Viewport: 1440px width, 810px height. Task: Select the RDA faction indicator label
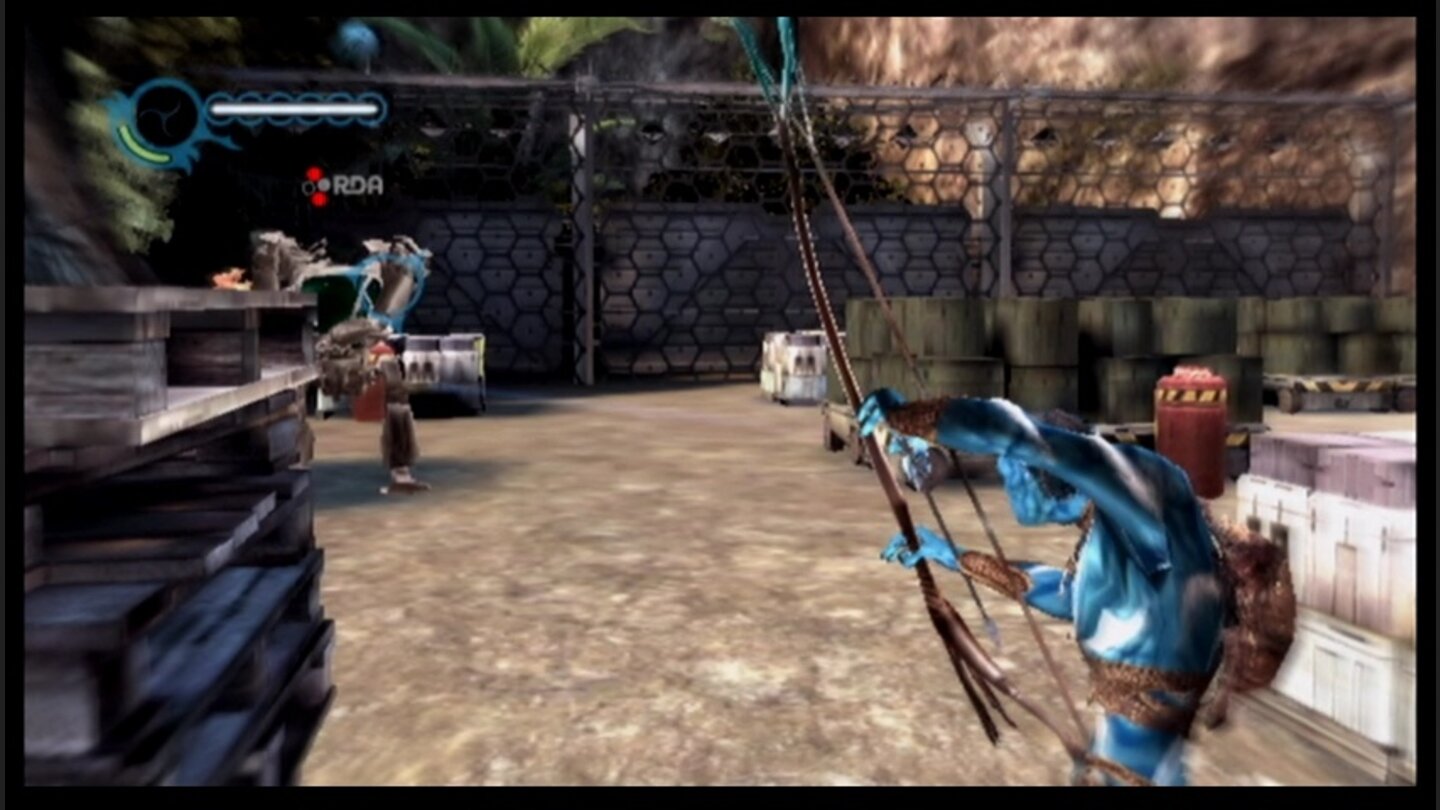click(357, 184)
